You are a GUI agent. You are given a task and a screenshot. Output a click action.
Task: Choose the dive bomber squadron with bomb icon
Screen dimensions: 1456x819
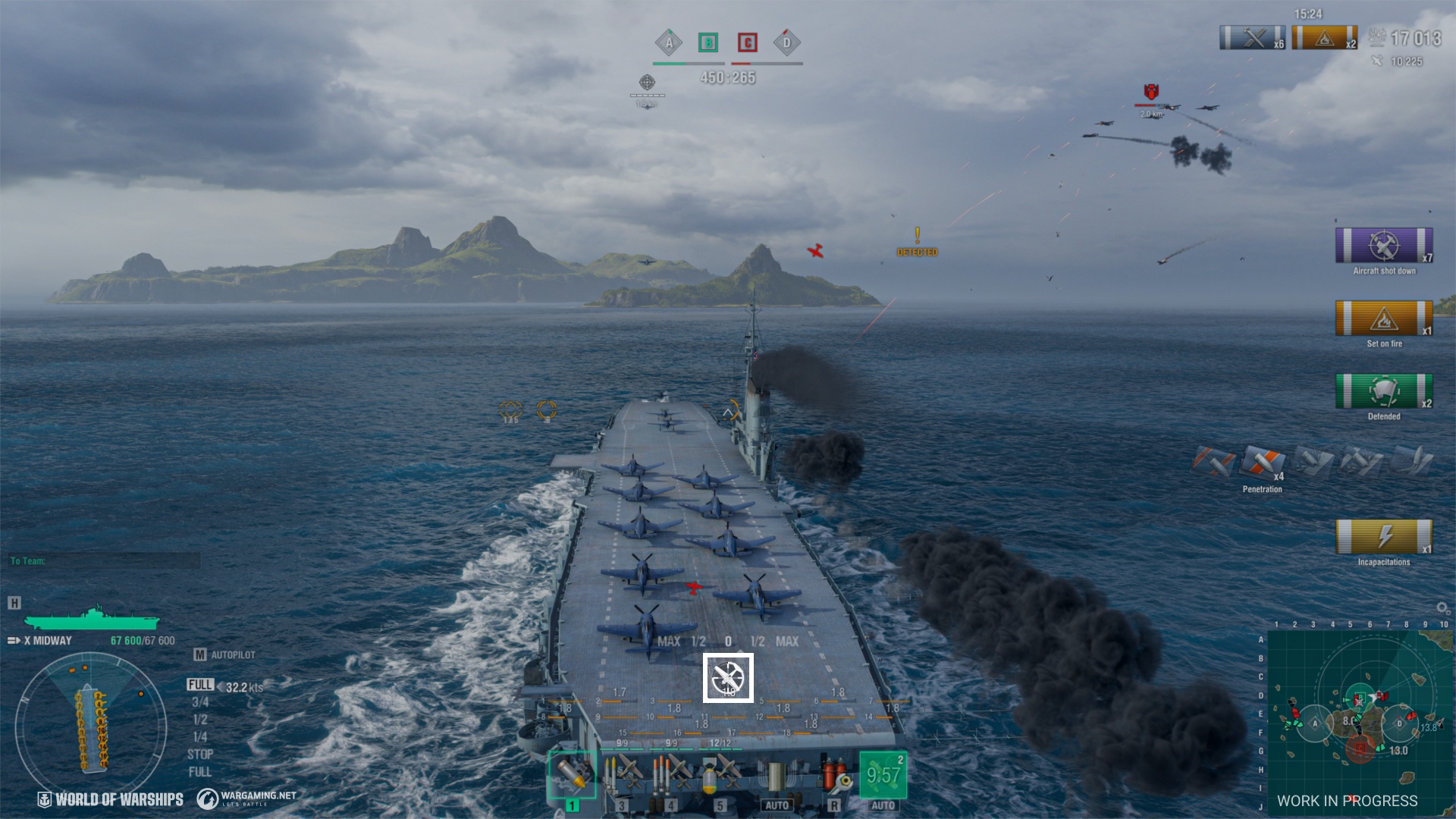(720, 774)
